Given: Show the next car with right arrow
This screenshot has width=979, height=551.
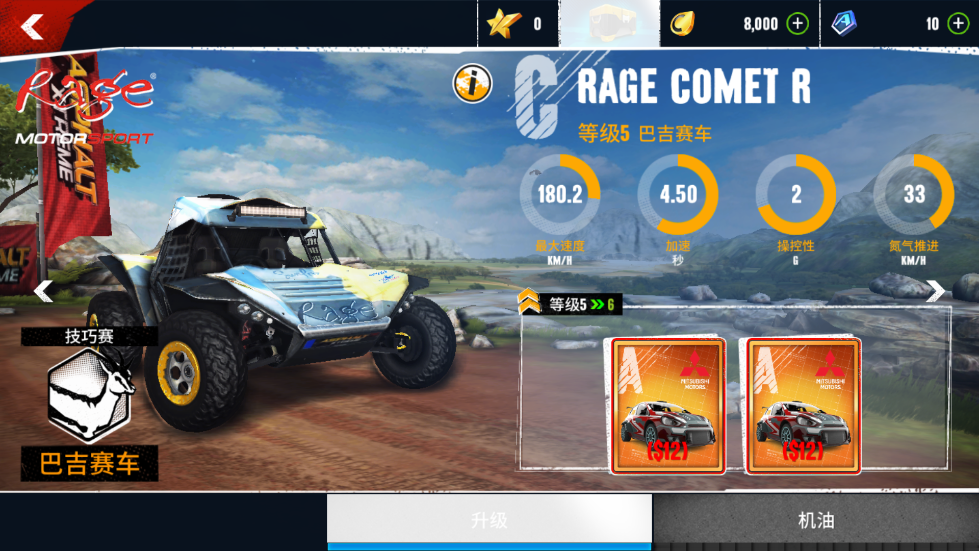Looking at the screenshot, I should coord(935,291).
